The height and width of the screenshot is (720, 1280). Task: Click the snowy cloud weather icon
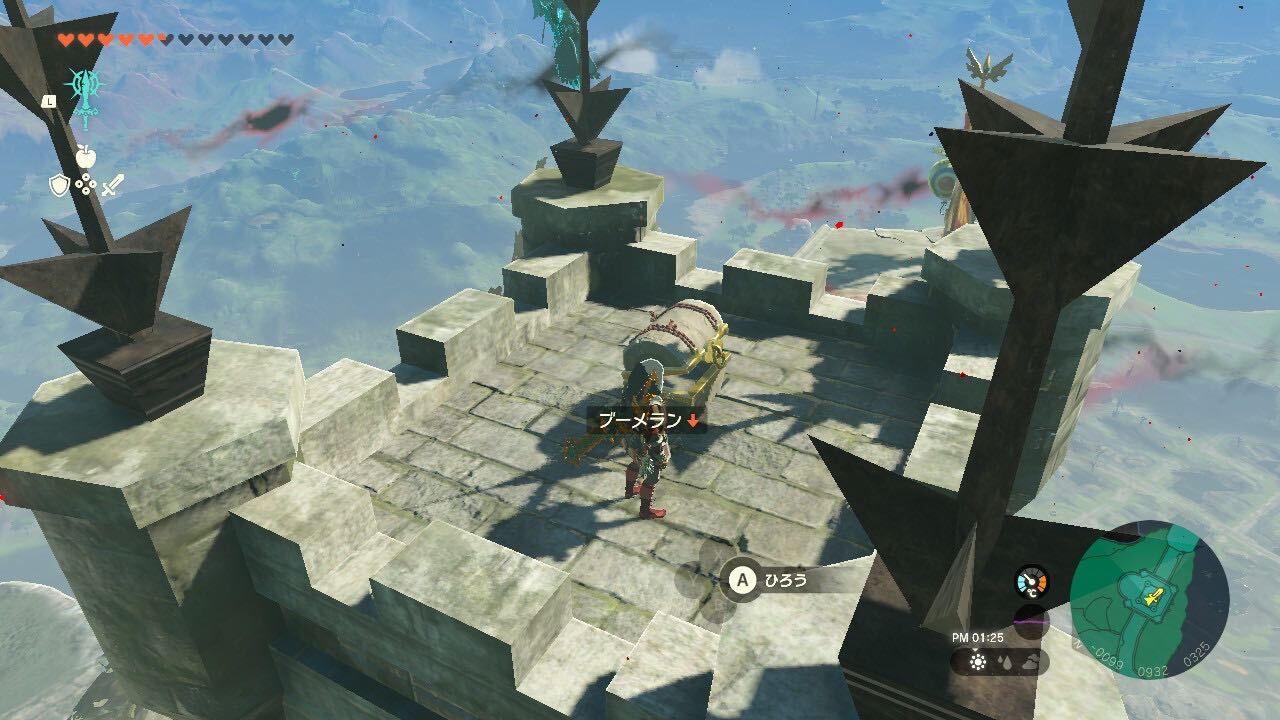[1031, 662]
